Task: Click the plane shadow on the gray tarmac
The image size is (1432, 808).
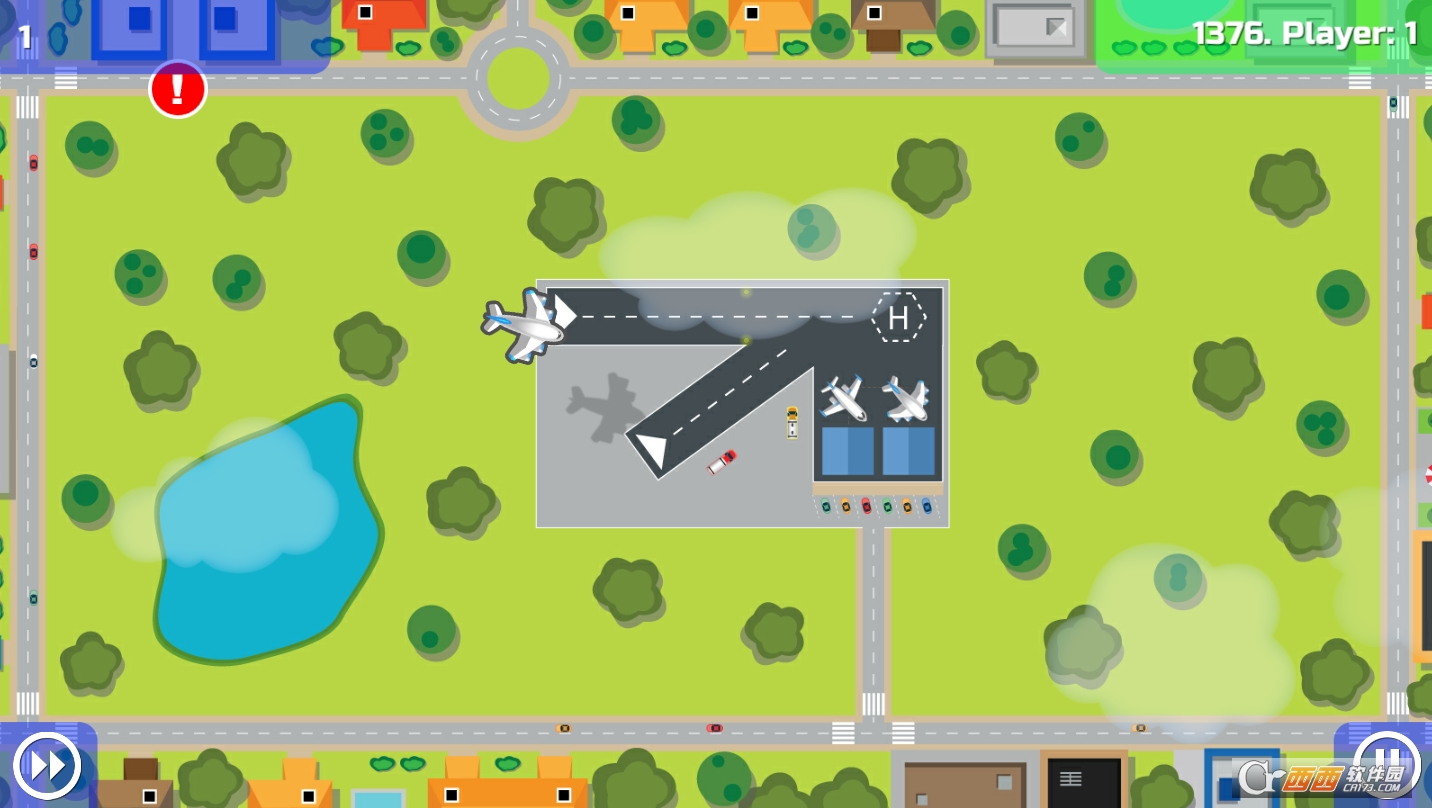Action: pyautogui.click(x=602, y=408)
